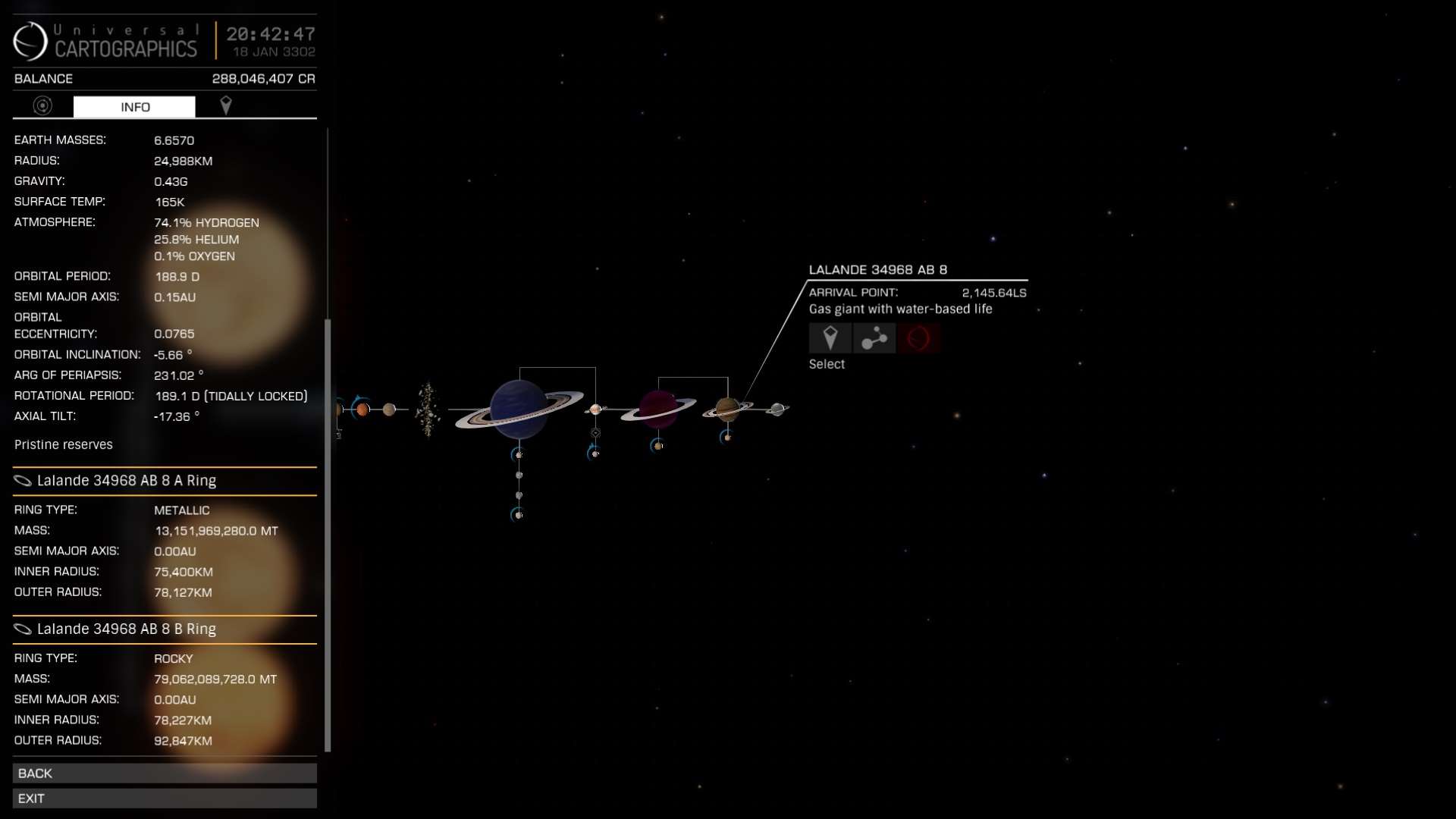
Task: Show the orbit view via the connected-dots icon
Action: coord(874,338)
